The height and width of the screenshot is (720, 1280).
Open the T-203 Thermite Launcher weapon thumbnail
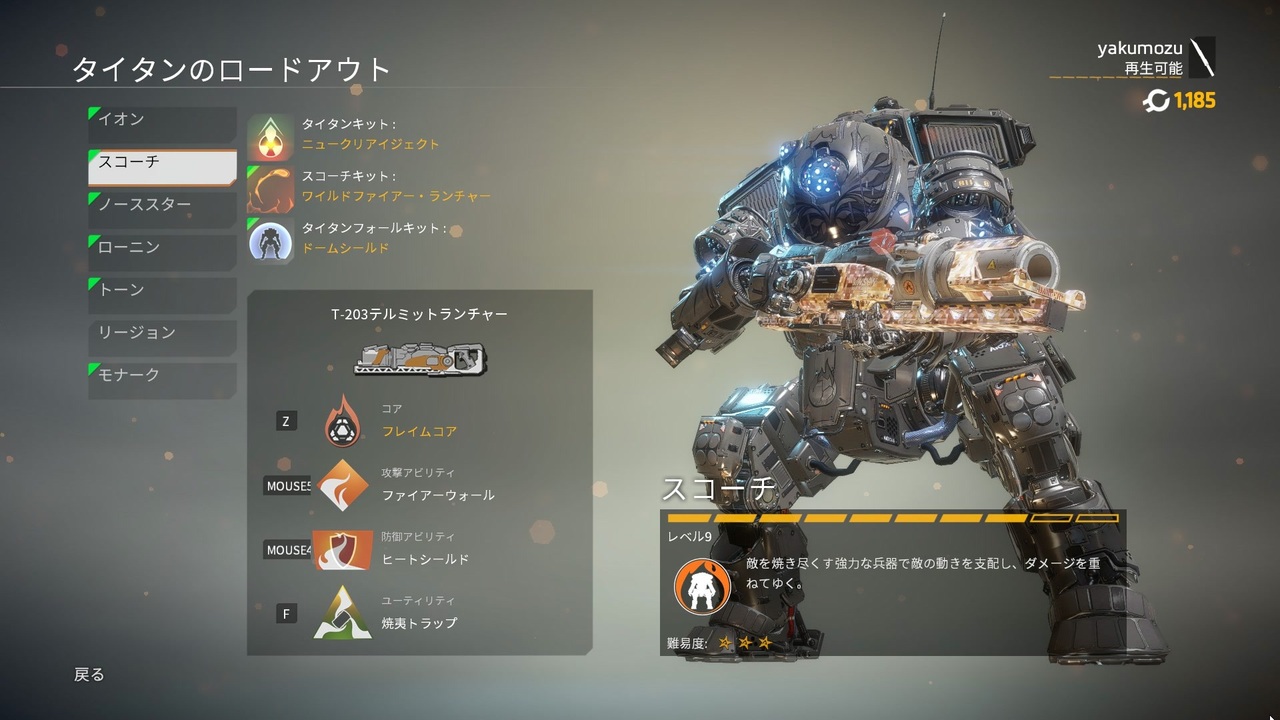[420, 360]
